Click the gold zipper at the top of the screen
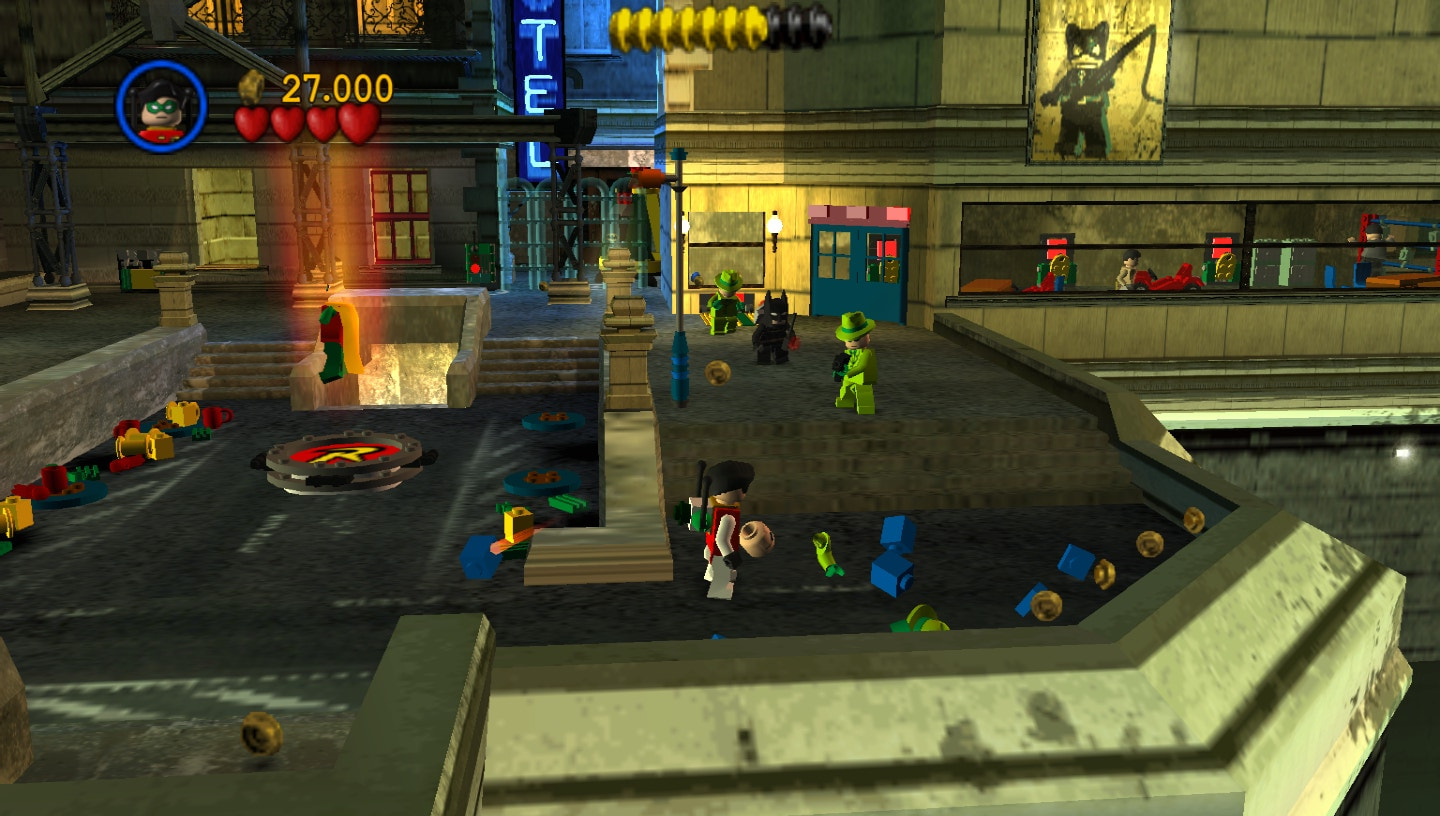Screen dimensions: 1440x816 pos(690,27)
